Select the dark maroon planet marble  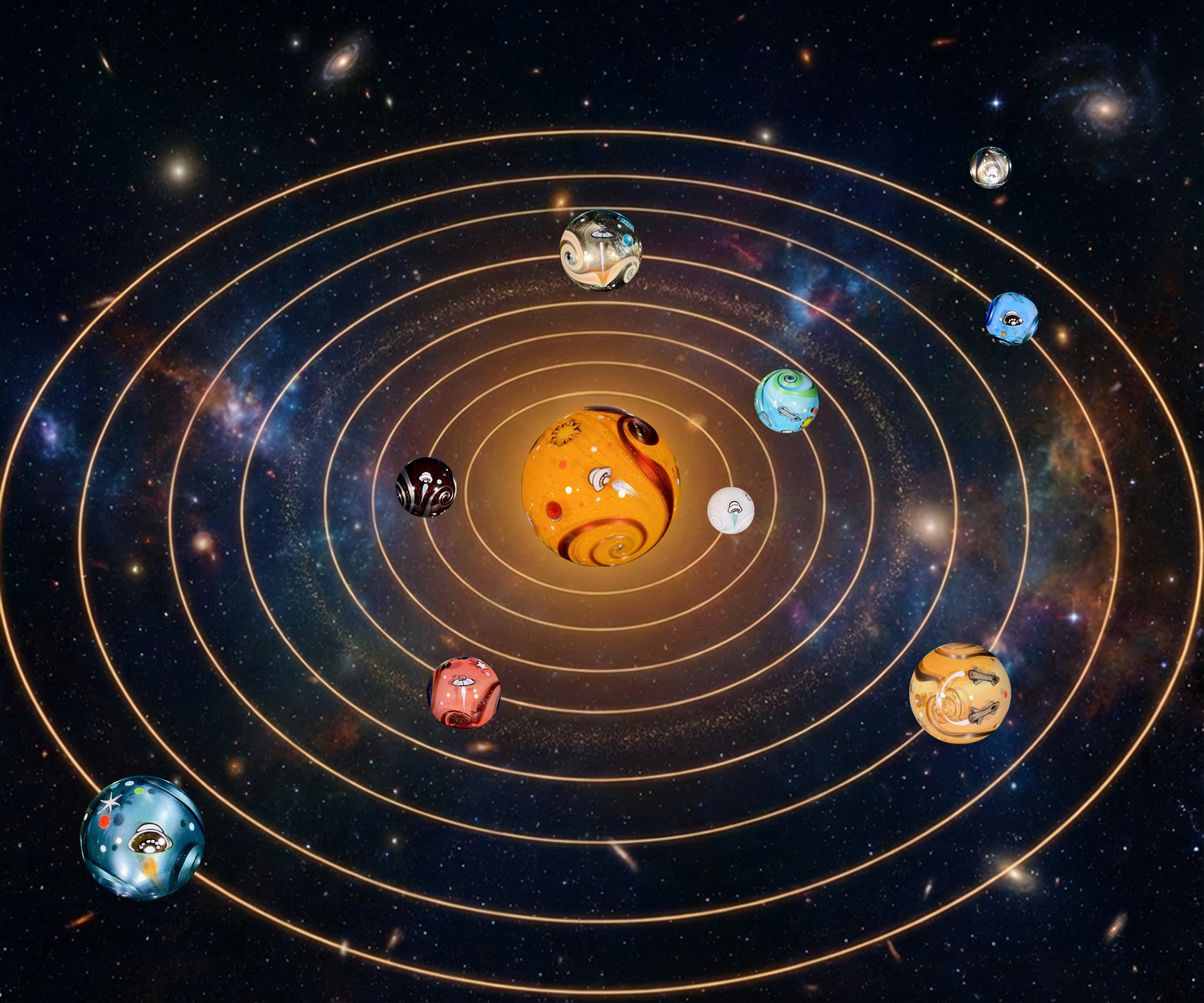pos(426,487)
